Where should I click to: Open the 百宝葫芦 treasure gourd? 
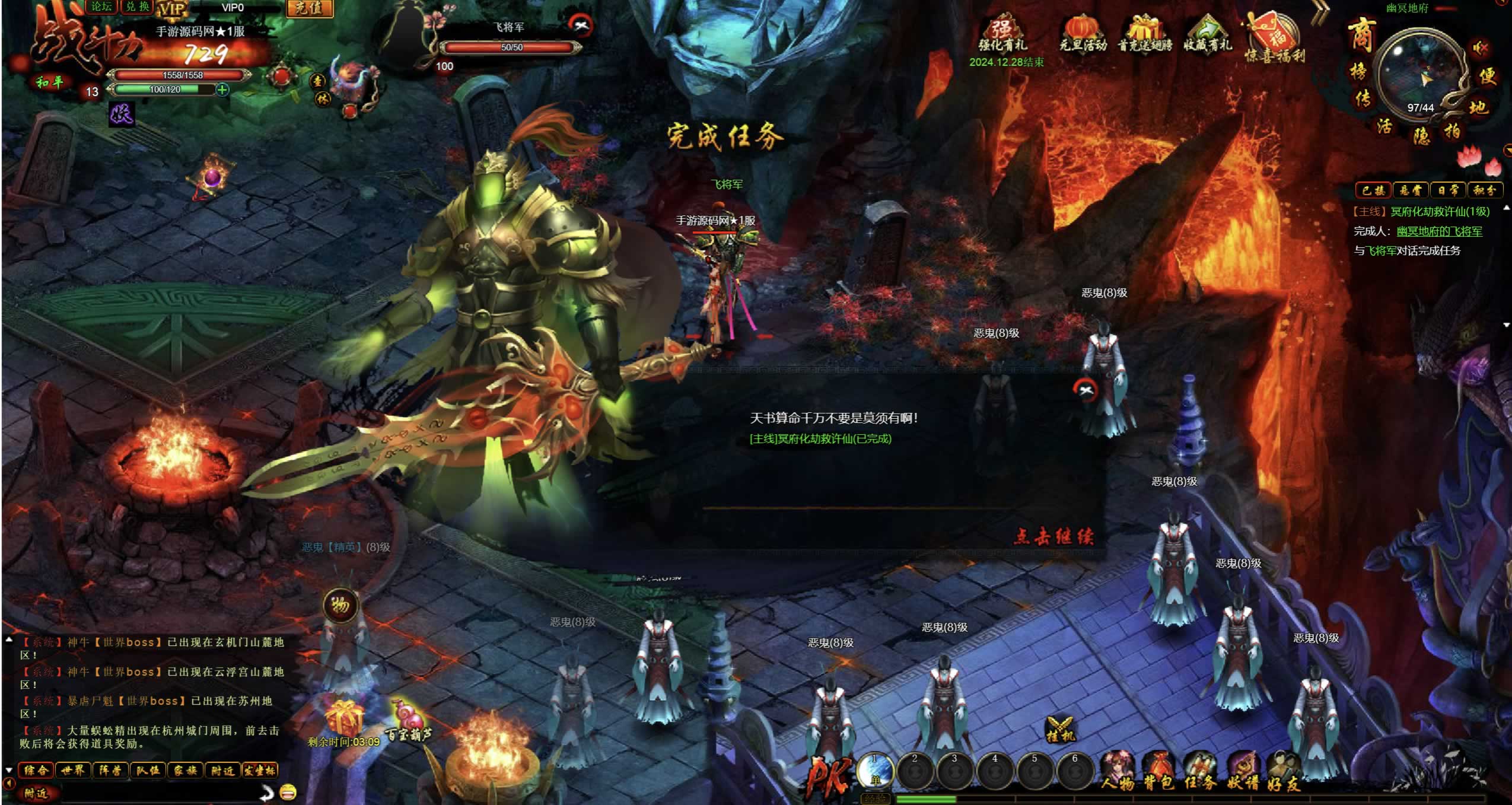pyautogui.click(x=408, y=721)
